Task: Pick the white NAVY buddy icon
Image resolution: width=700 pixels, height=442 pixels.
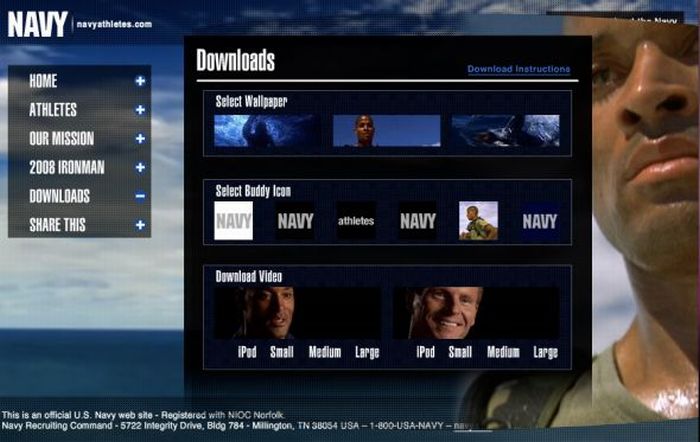Action: pyautogui.click(x=234, y=221)
